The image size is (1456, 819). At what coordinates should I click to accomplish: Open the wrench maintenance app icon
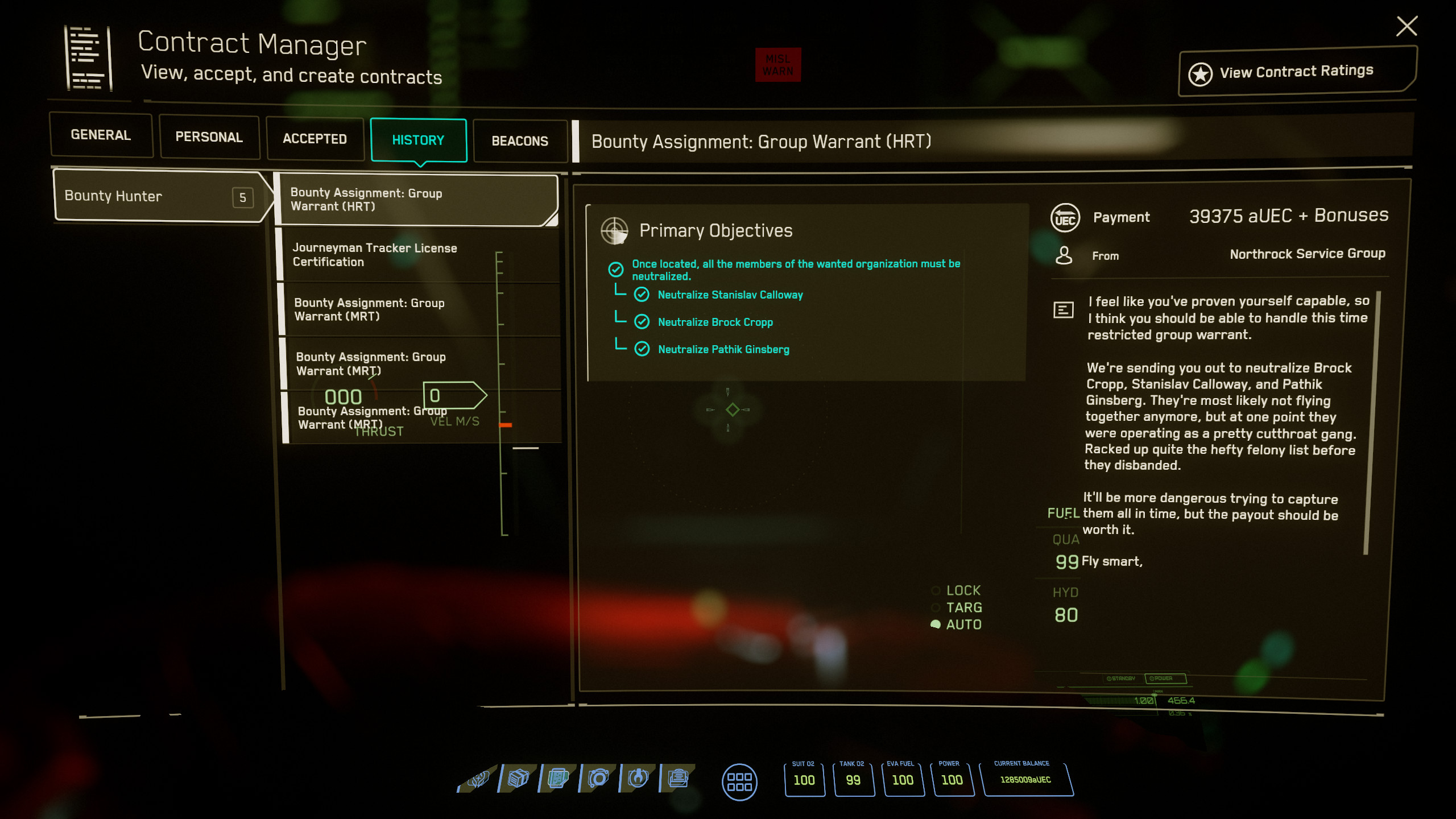coord(638,777)
